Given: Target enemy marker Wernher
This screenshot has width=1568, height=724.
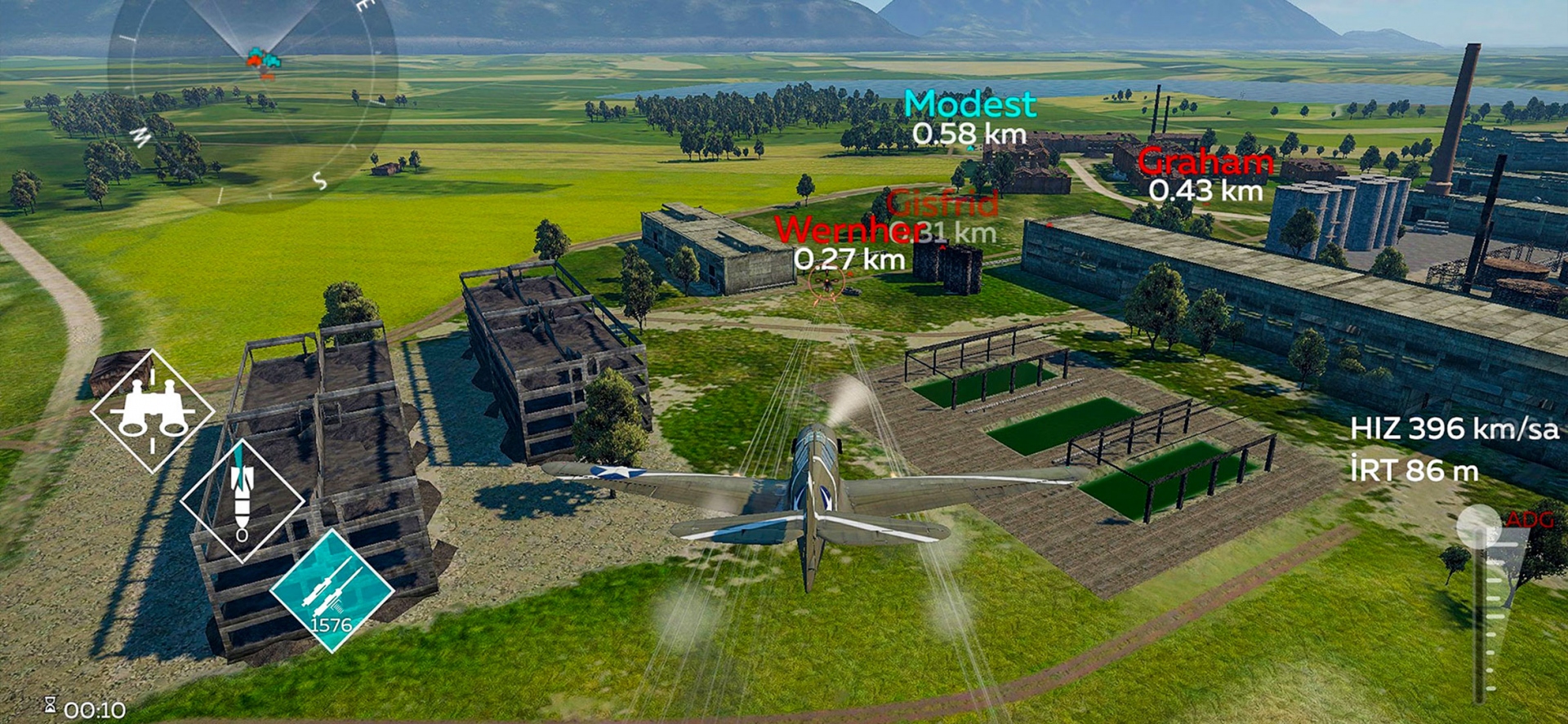Looking at the screenshot, I should [x=849, y=231].
